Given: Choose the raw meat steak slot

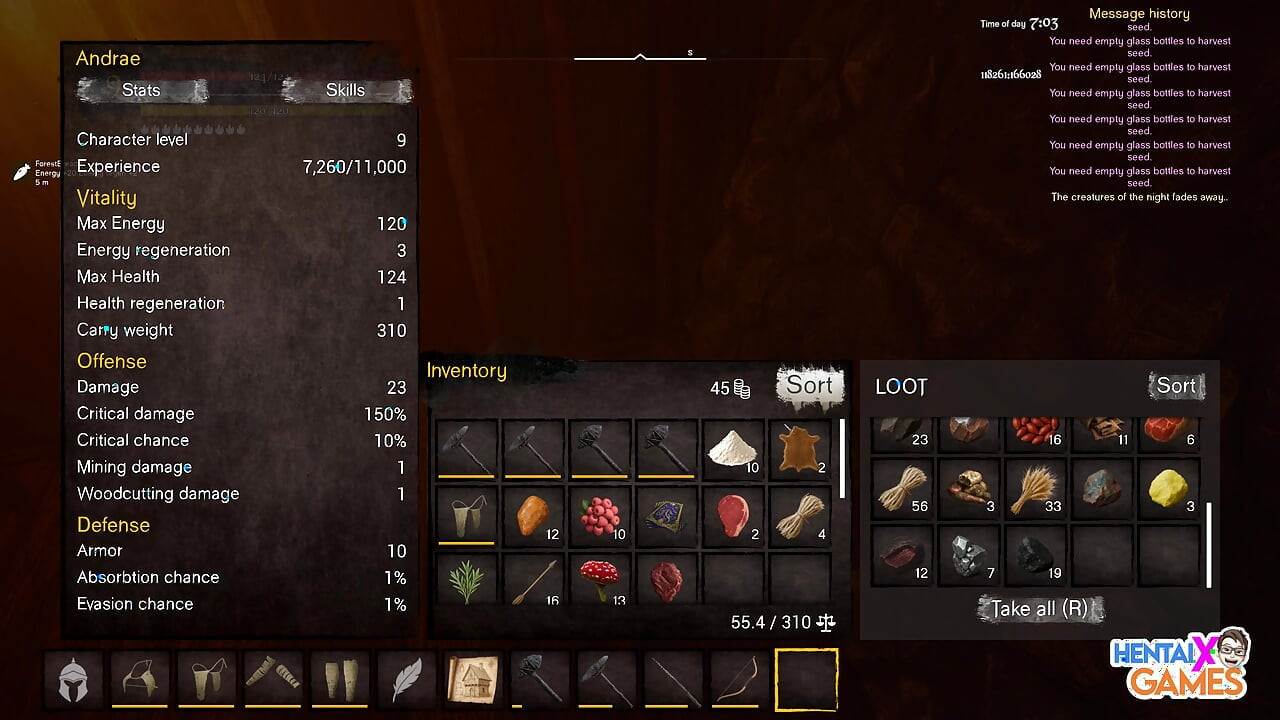Looking at the screenshot, I should [x=733, y=516].
